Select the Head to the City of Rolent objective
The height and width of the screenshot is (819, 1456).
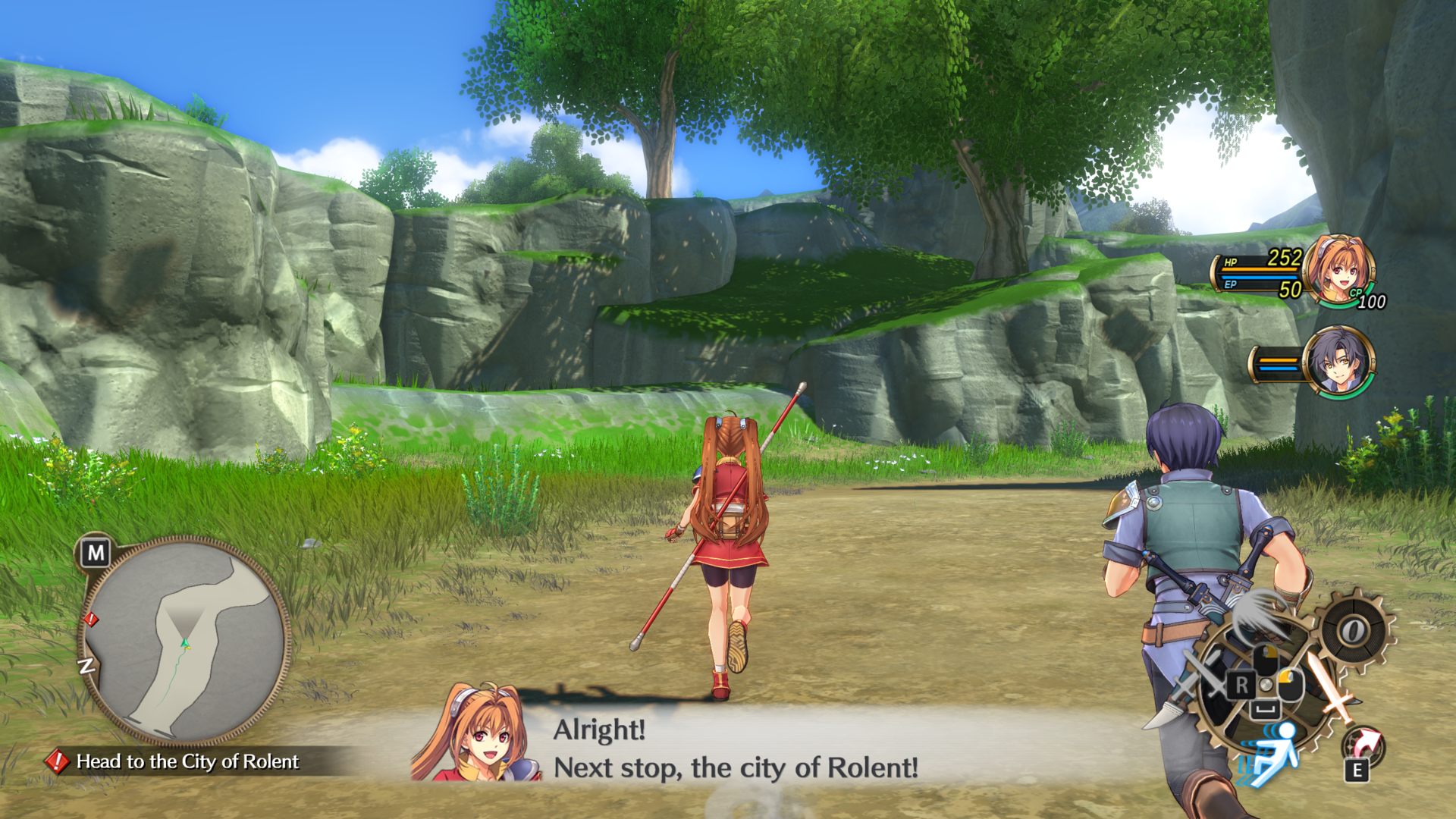187,761
